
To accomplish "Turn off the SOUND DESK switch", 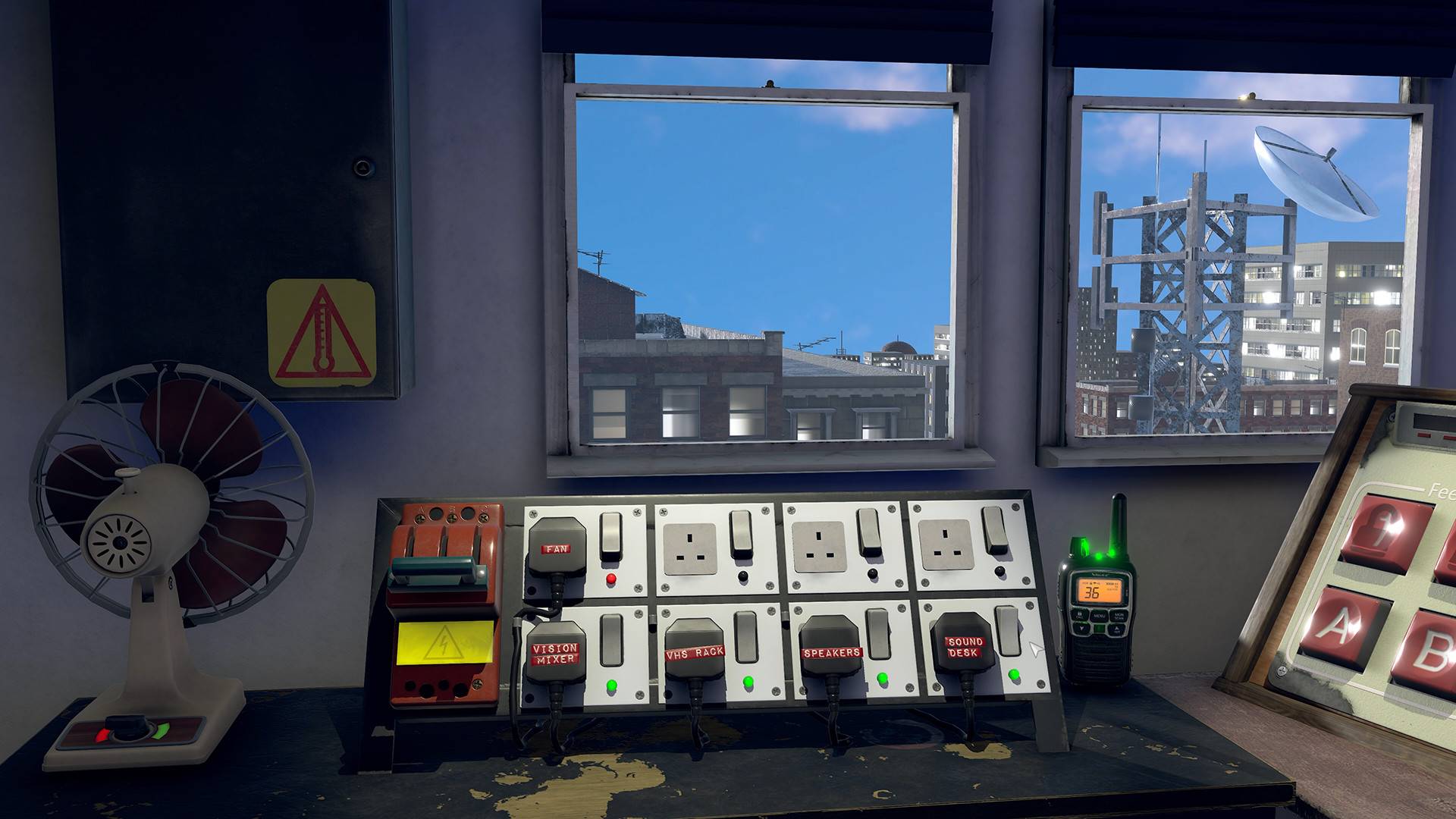I will tap(1008, 629).
